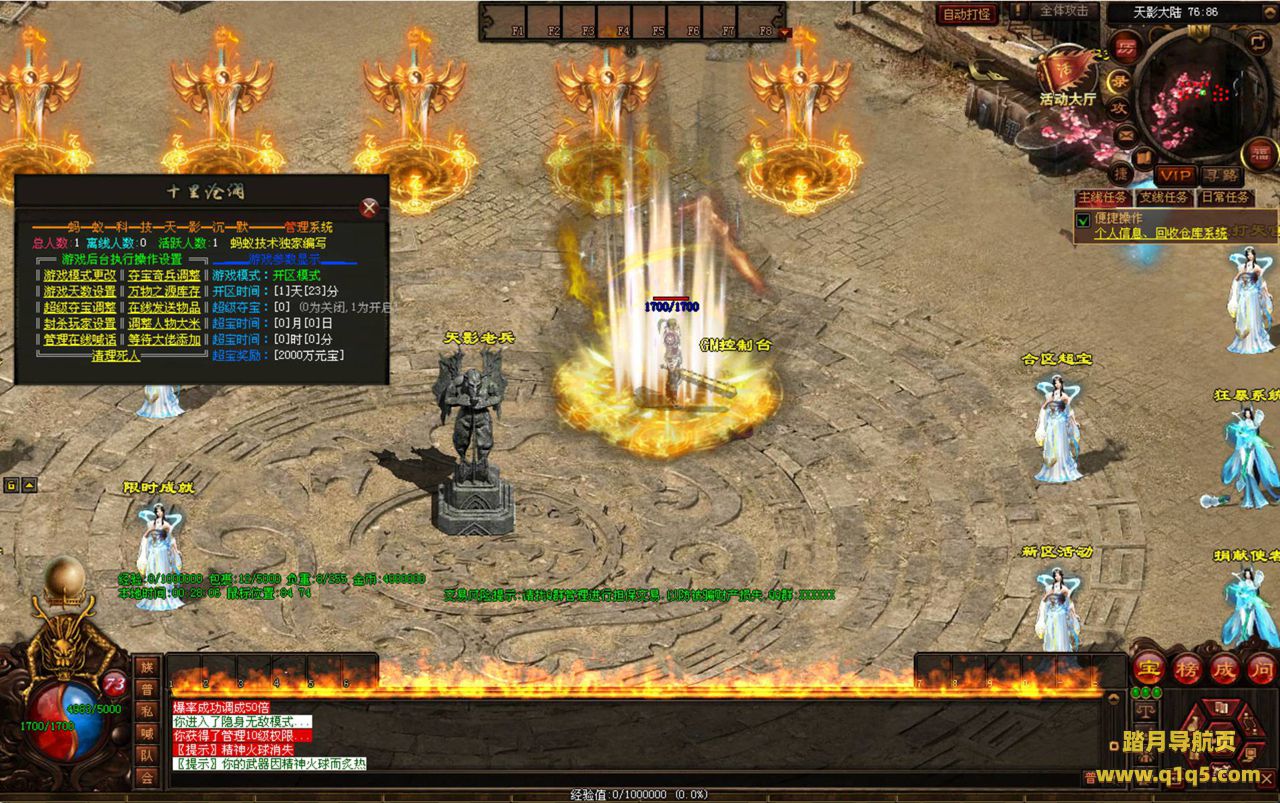
Task: Toggle the 便捷操作 checkbox
Action: coord(1082,219)
